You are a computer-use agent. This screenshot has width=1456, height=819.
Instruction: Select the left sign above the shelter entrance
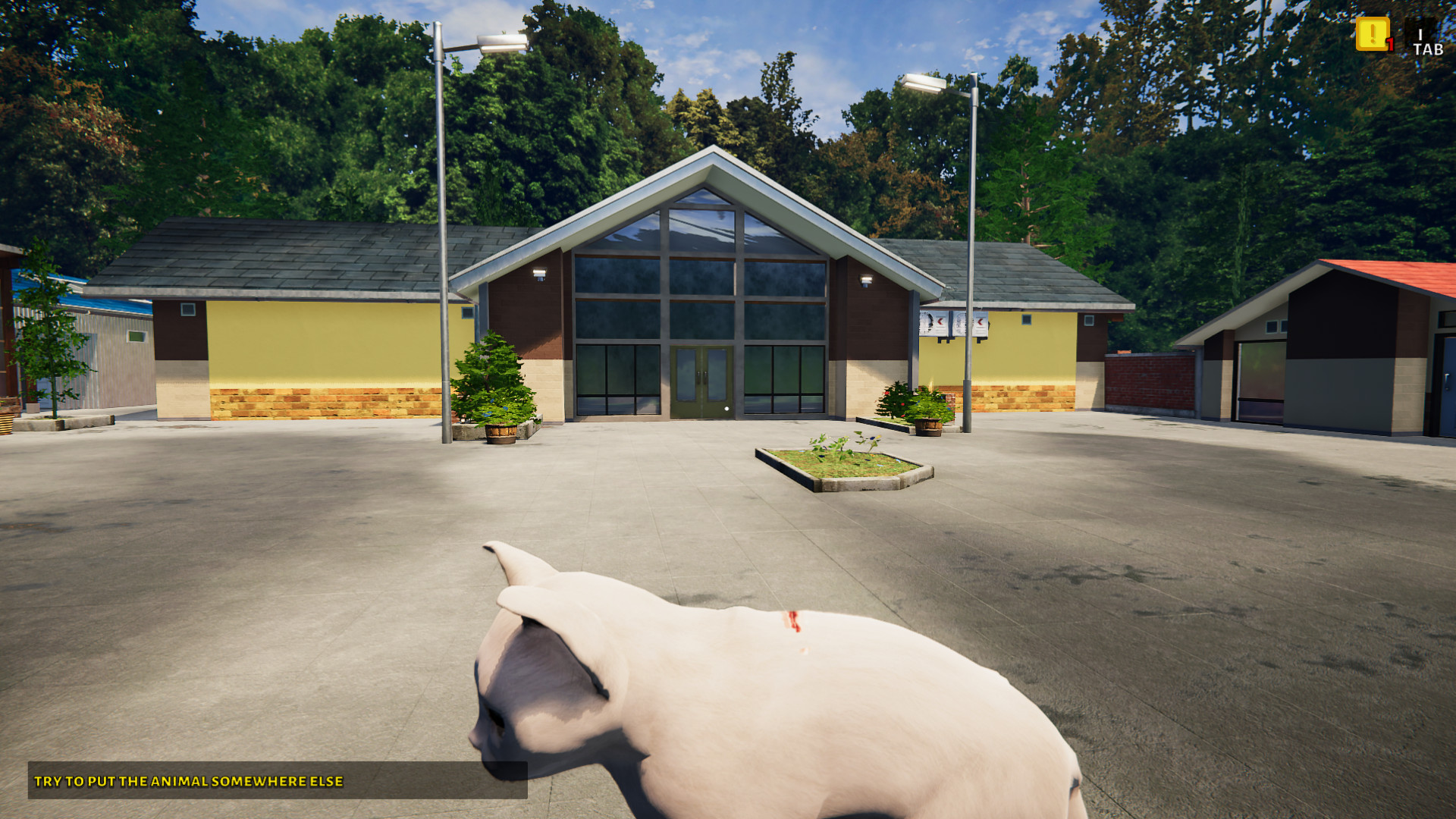[933, 322]
